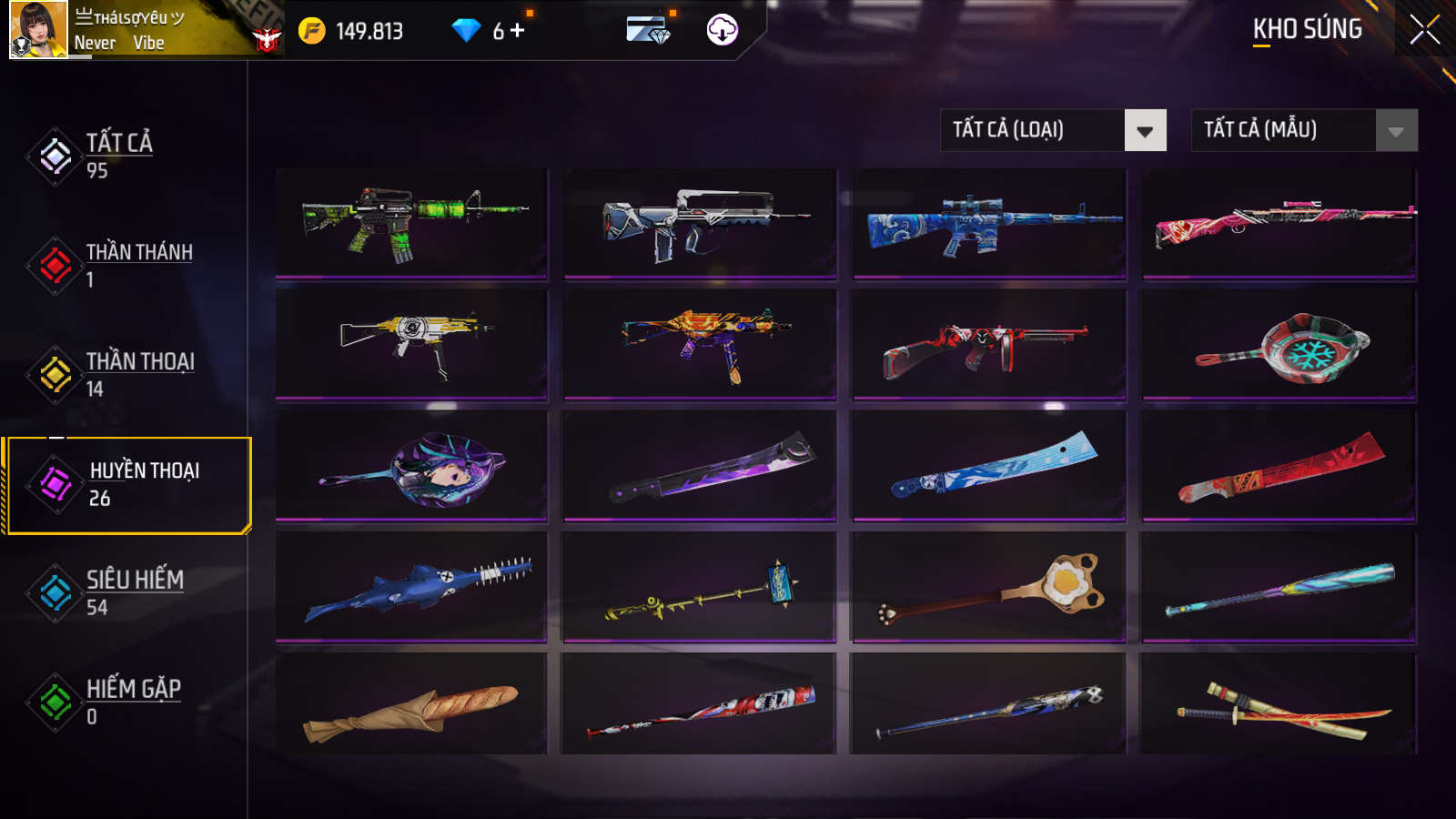Select the green M4A1 rifle skin
Image resolution: width=1456 pixels, height=819 pixels.
(411, 222)
